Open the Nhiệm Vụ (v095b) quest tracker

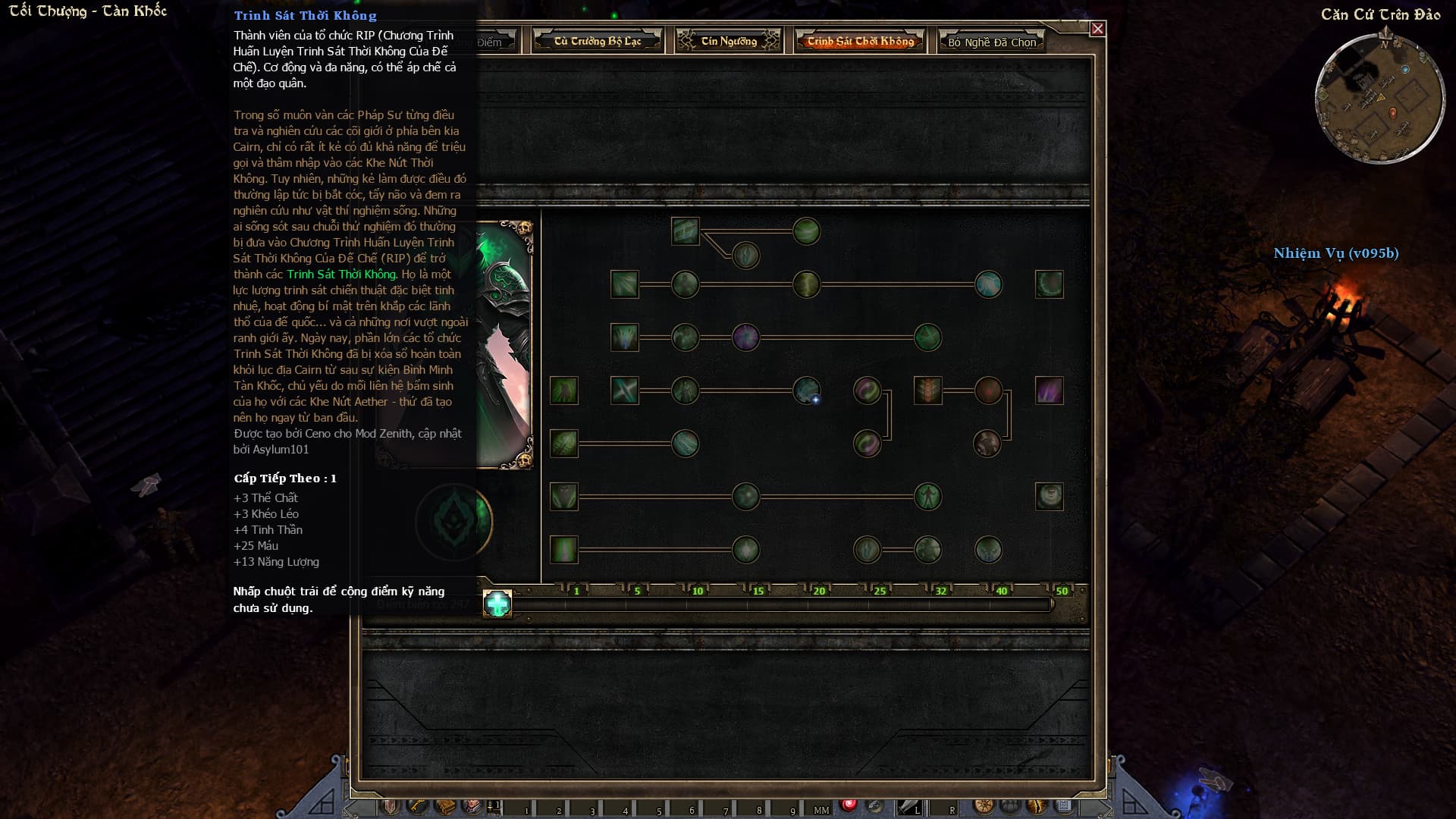point(1335,253)
